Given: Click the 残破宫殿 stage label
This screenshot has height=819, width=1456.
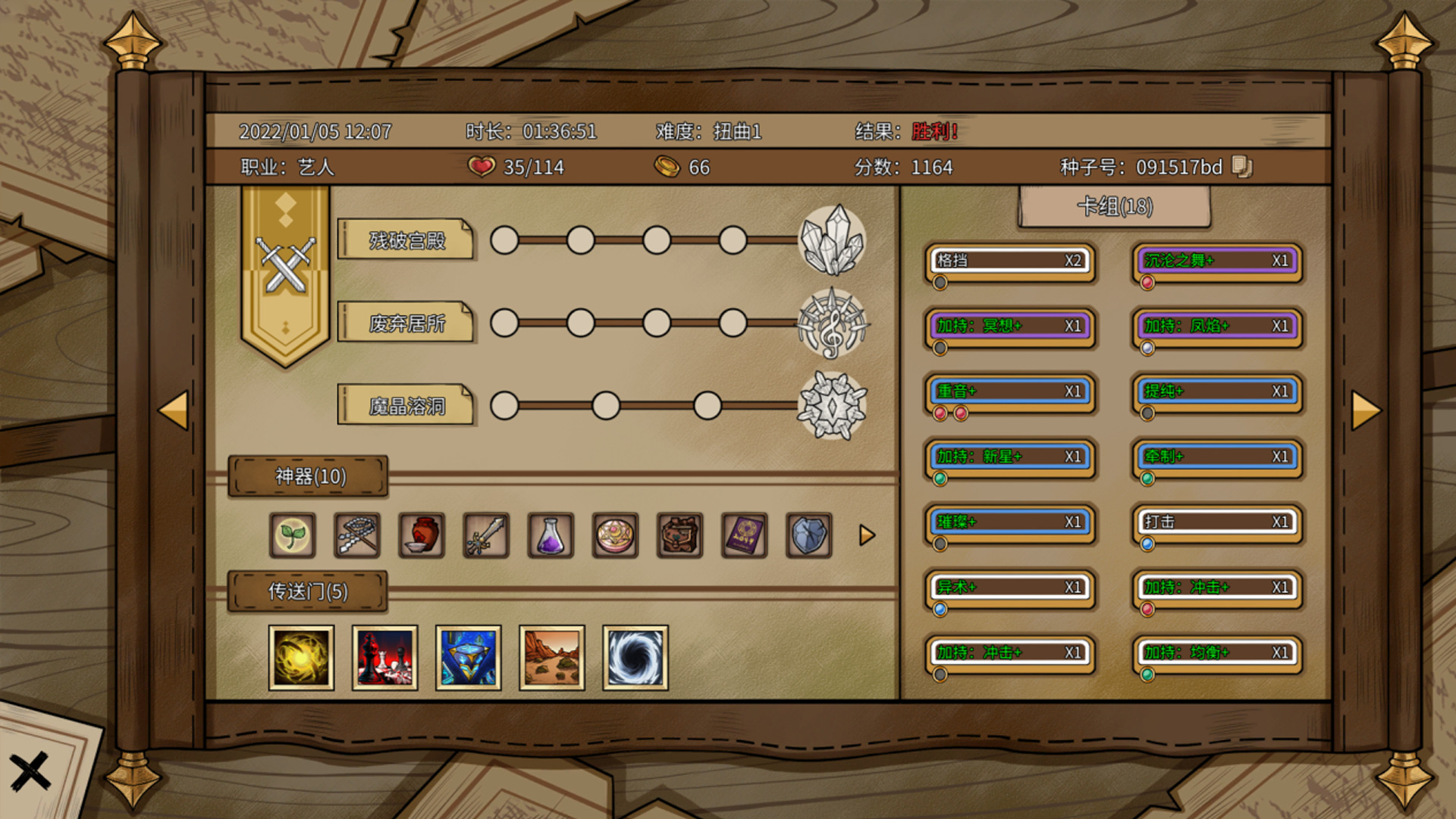Looking at the screenshot, I should tap(406, 240).
